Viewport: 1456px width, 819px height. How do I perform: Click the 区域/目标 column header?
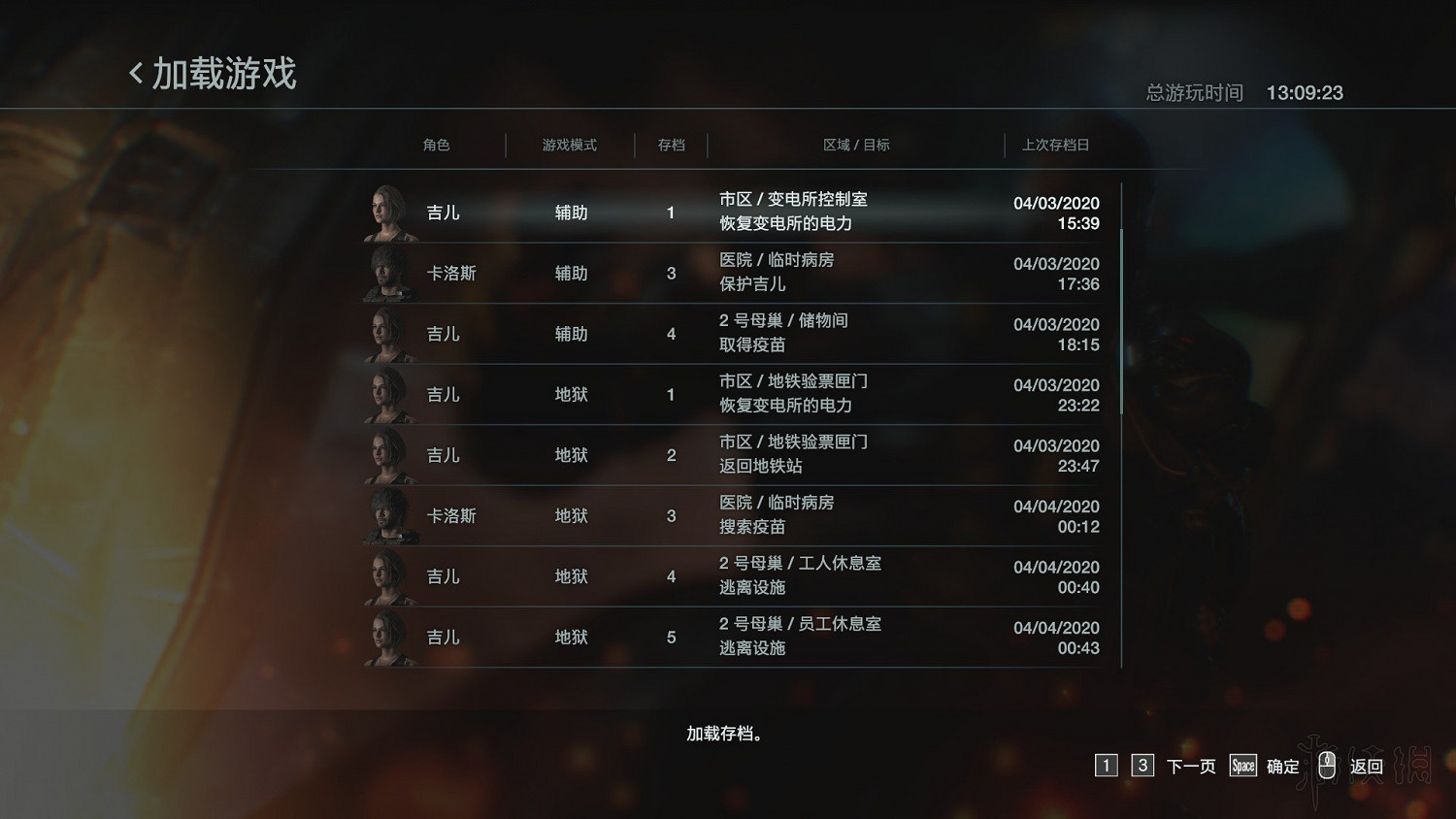855,145
